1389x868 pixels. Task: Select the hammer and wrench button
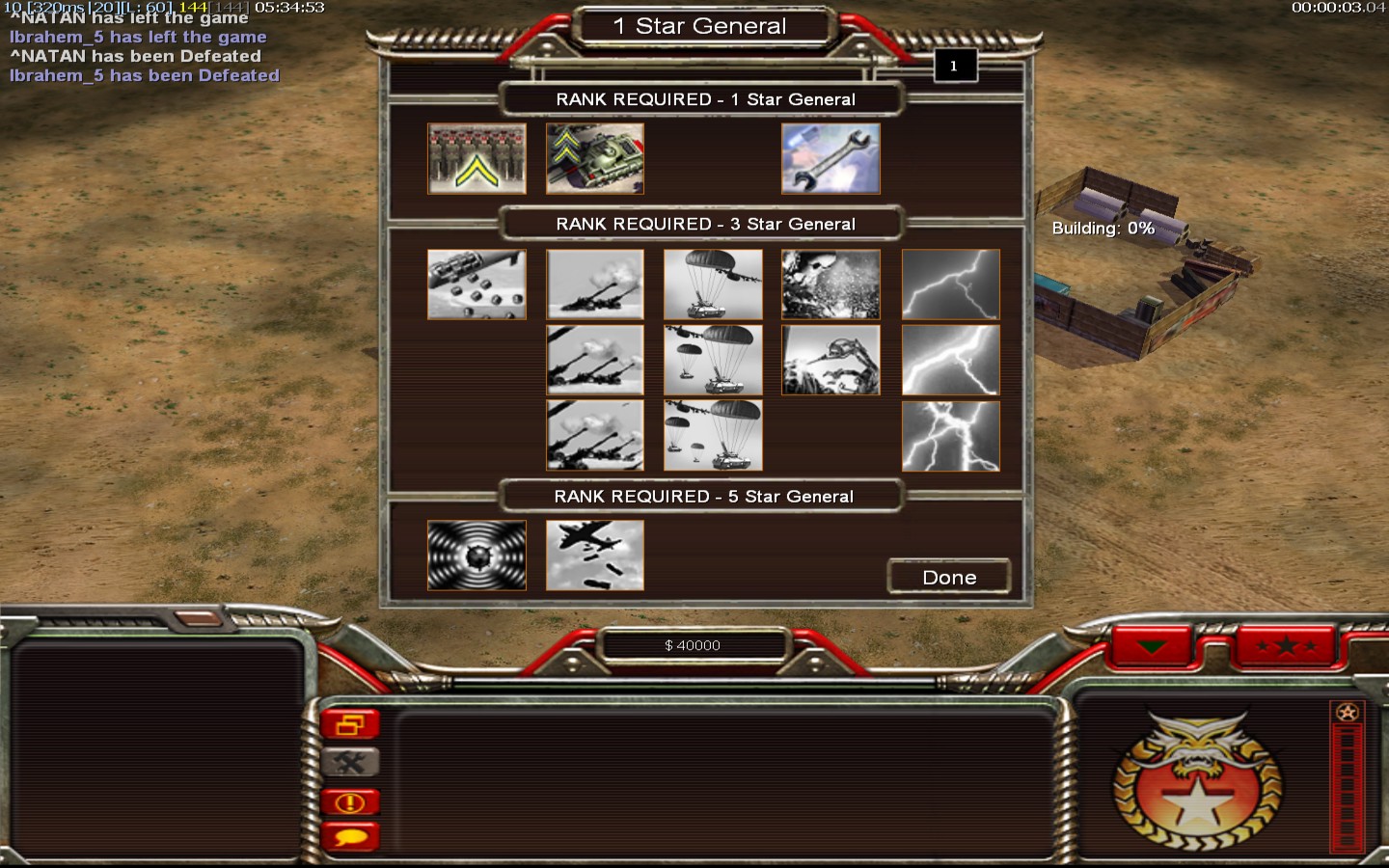click(350, 763)
